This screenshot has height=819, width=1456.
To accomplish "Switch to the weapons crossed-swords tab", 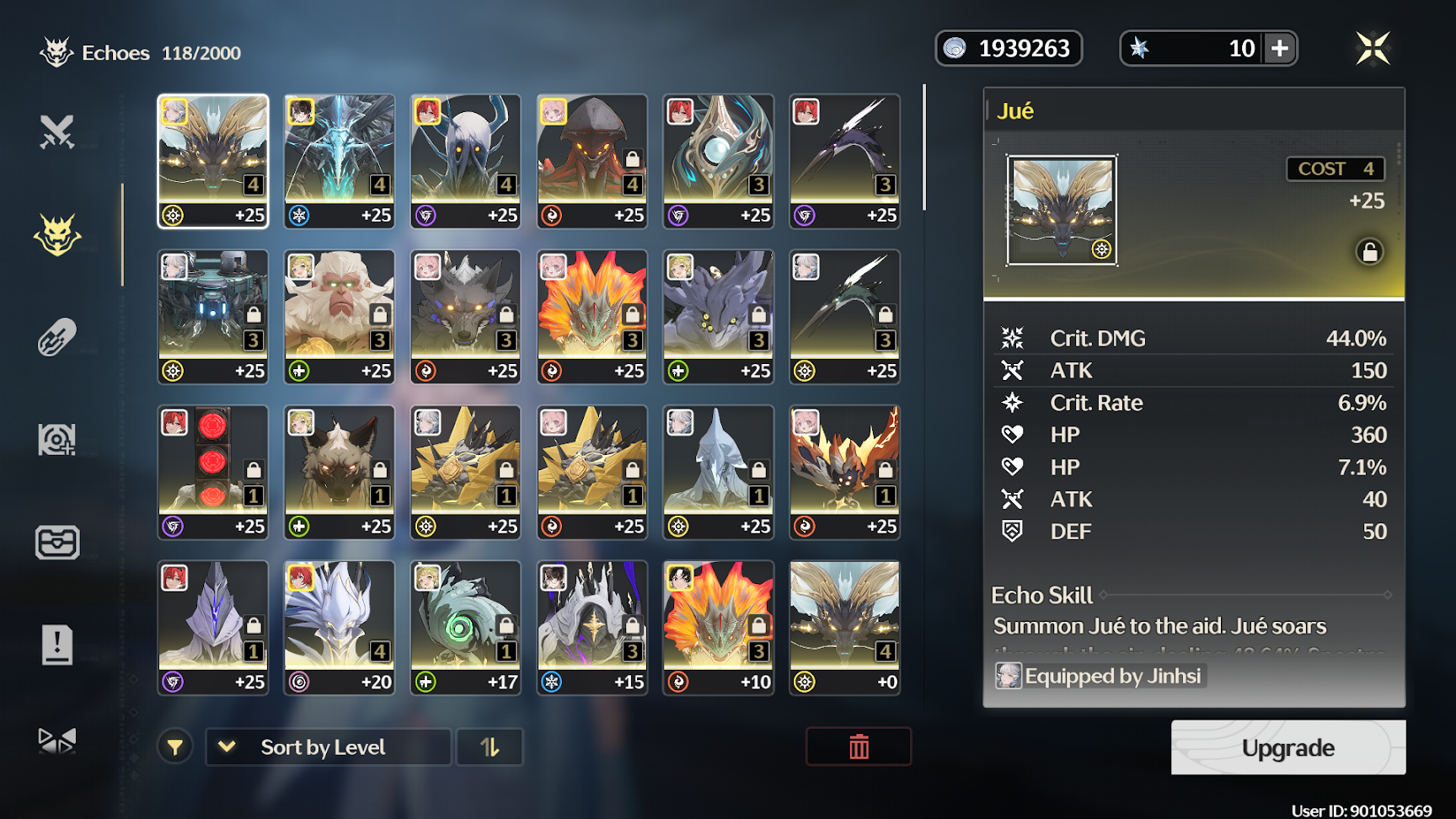I will 57,132.
